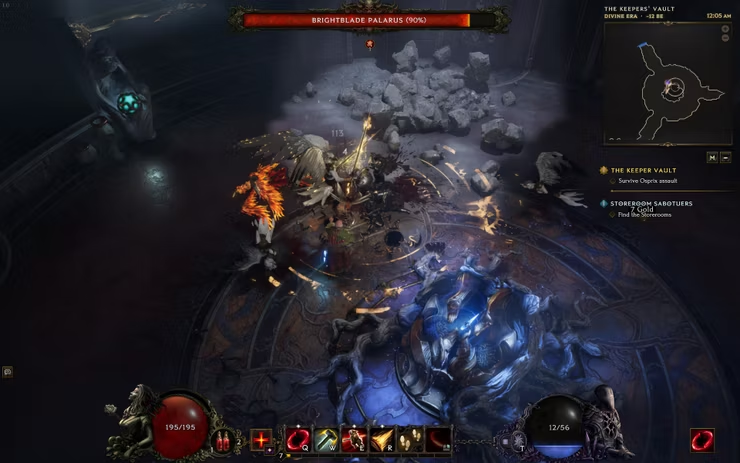This screenshot has height=463, width=740.
Task: Zoom in the minimap with plus button
Action: (725, 30)
